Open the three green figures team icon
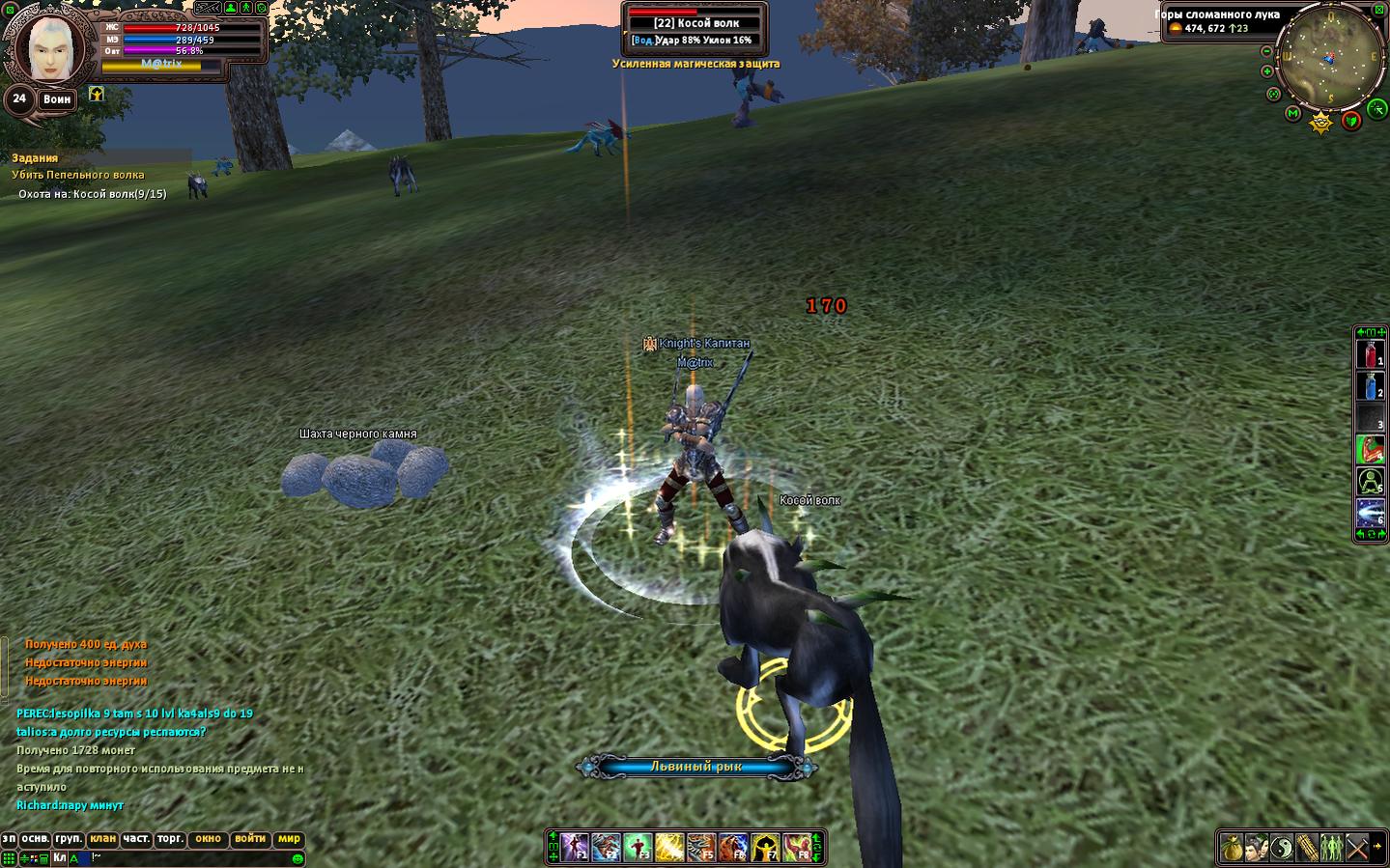The image size is (1390, 868). 1331,849
